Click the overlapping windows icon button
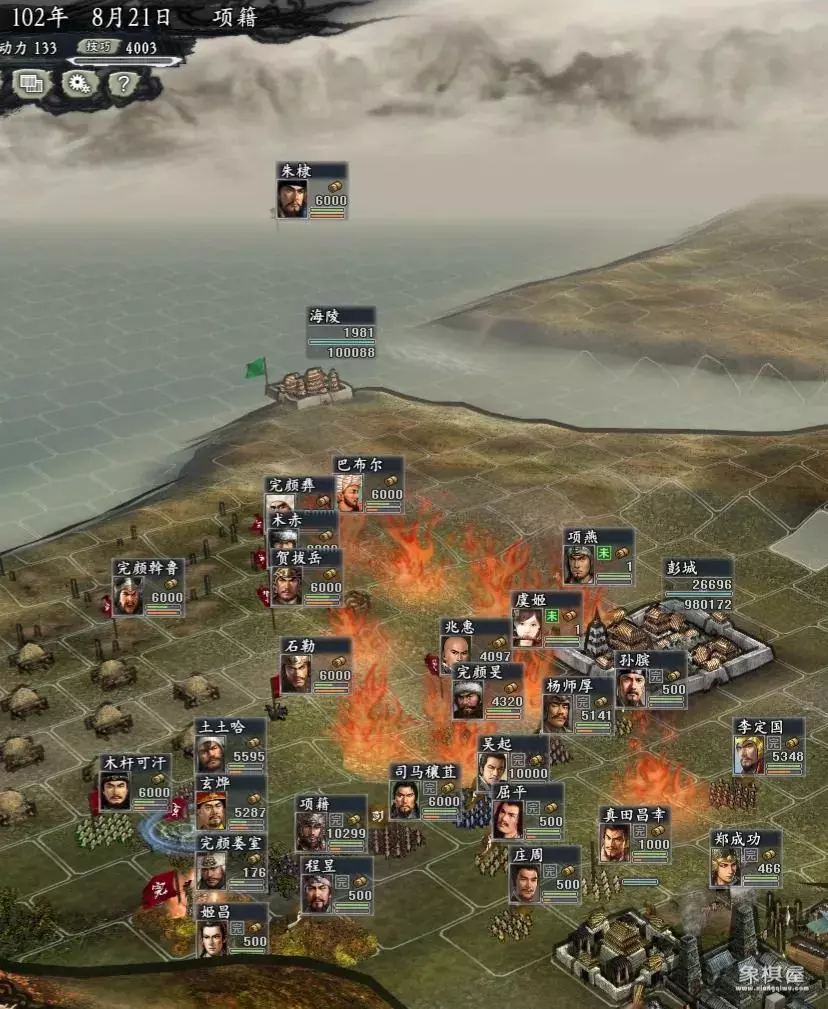 coord(32,84)
